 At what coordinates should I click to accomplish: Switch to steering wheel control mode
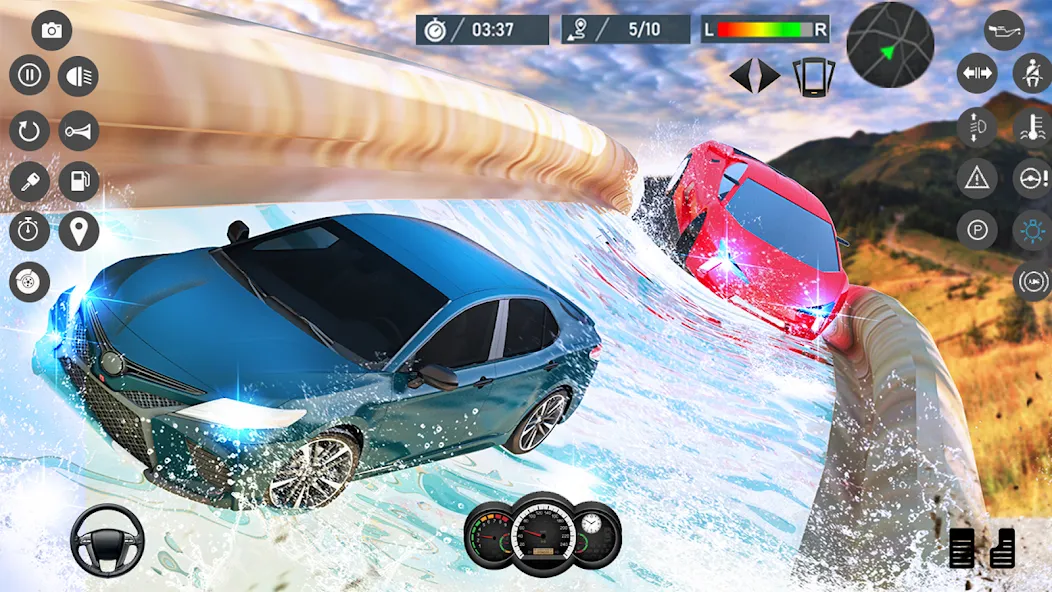click(107, 540)
